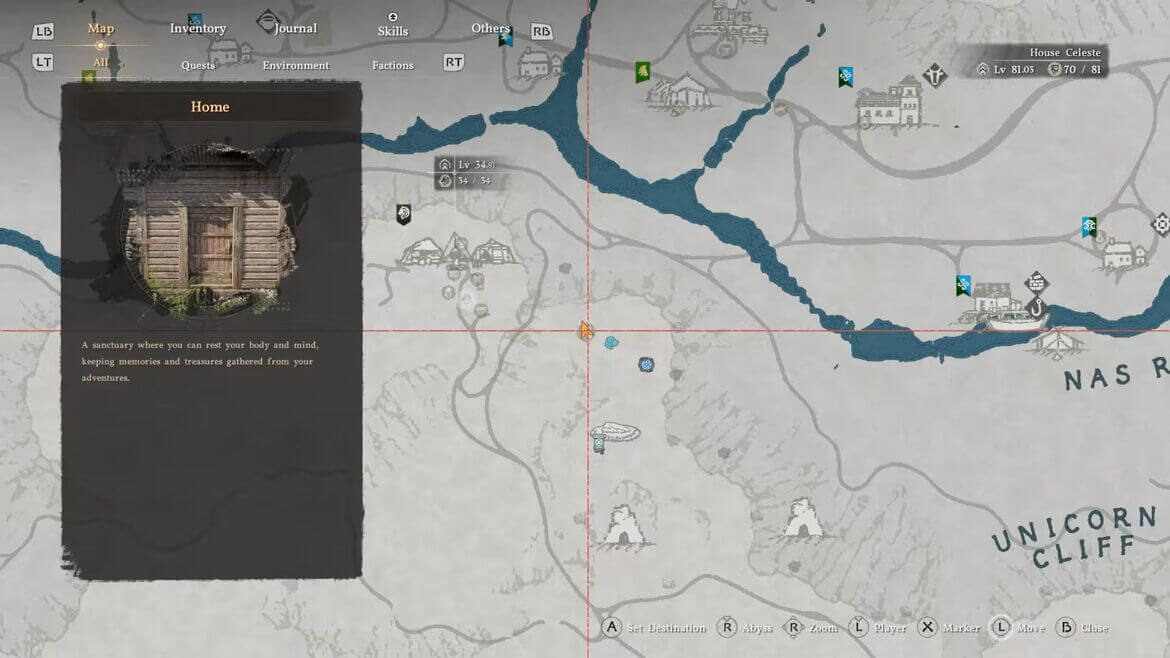The image size is (1170, 658).
Task: Select the brick wall diamond marker
Action: pyautogui.click(x=1036, y=284)
